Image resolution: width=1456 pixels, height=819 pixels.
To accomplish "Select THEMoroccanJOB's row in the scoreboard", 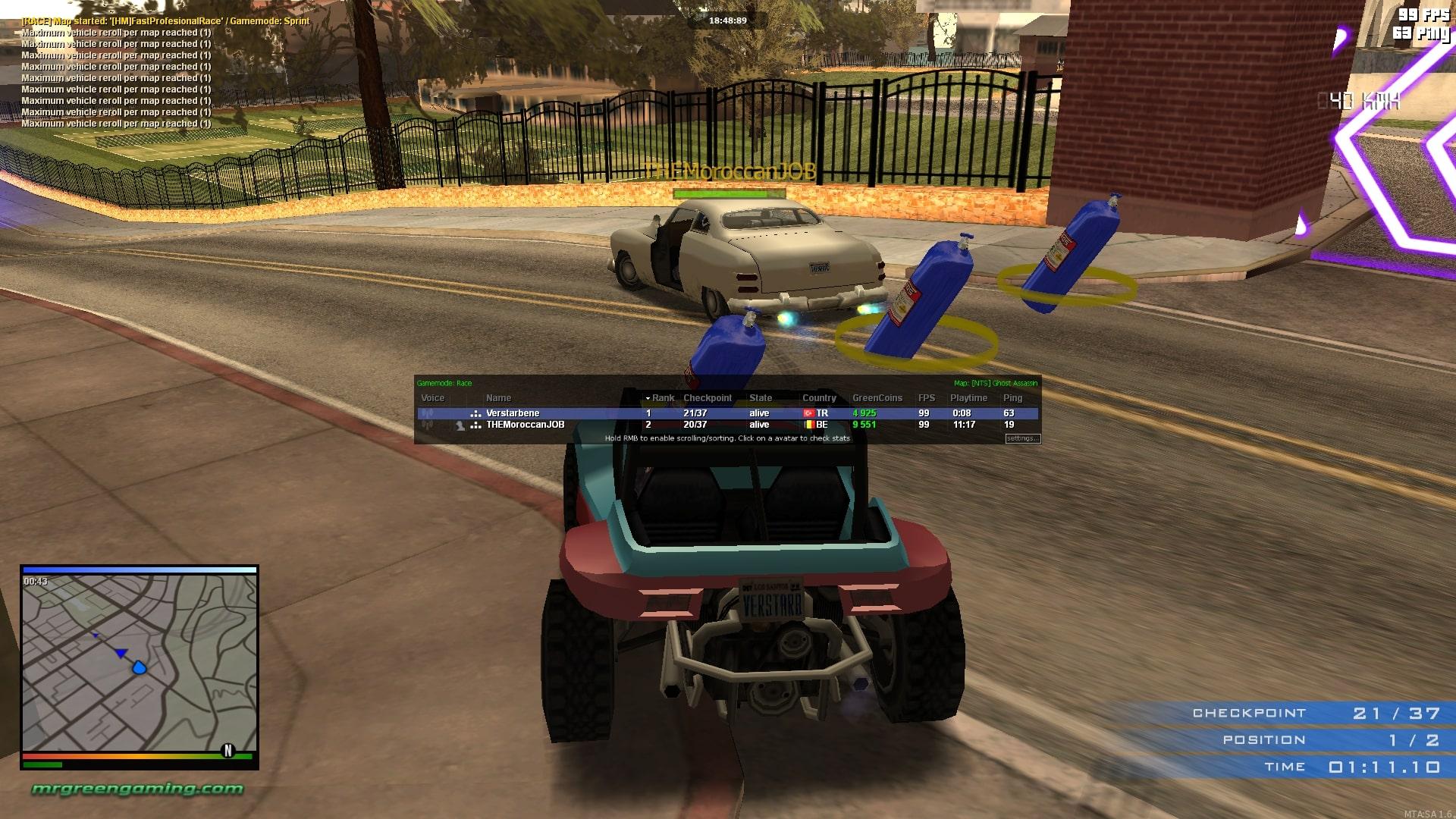I will point(525,425).
